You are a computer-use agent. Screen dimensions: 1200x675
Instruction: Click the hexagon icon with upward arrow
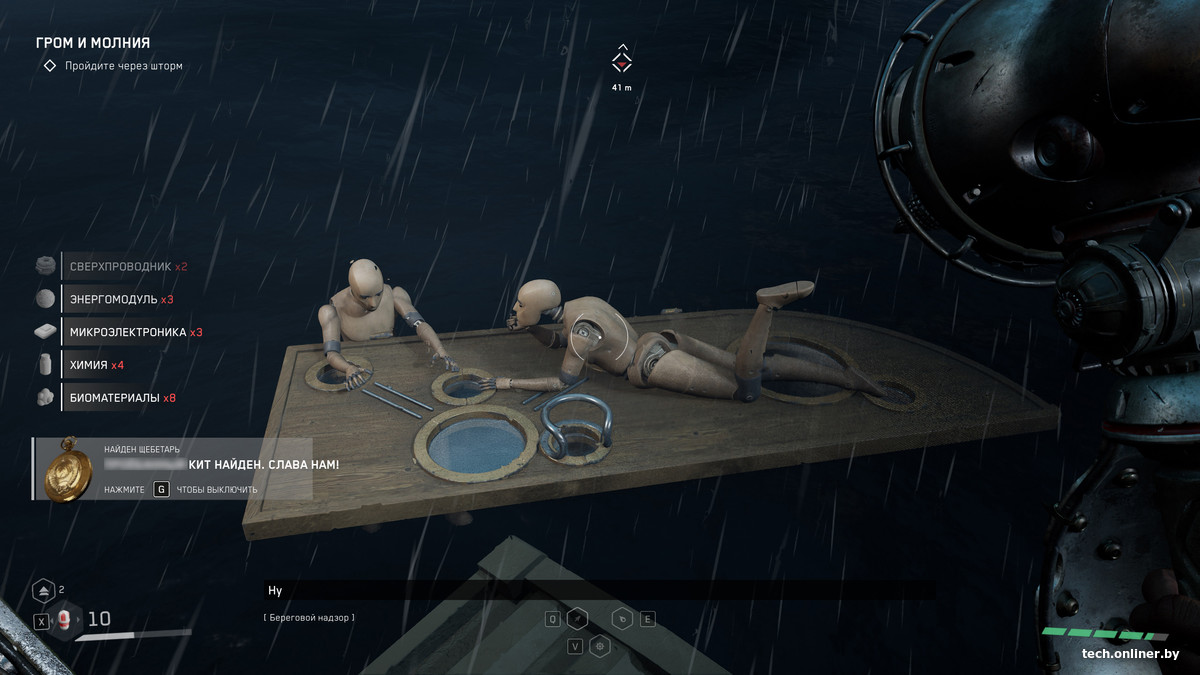pos(43,590)
